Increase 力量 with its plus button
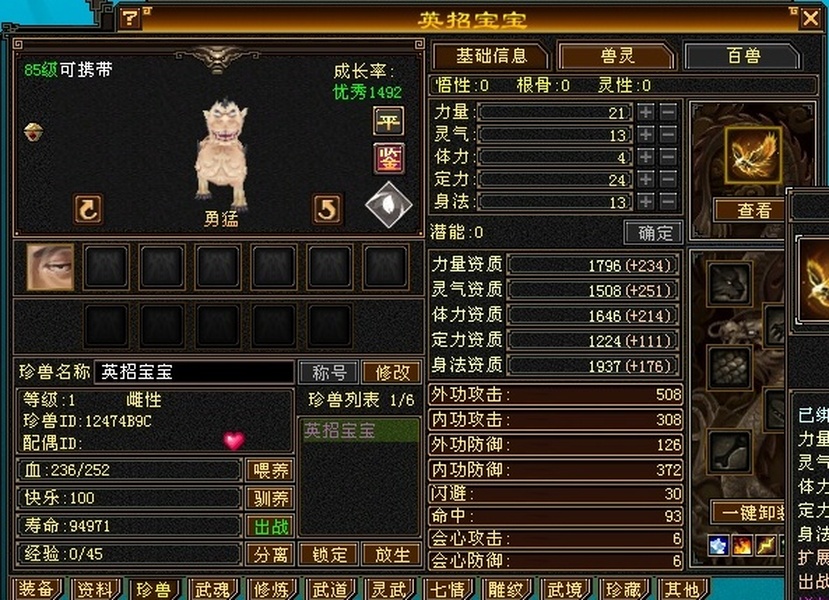829x600 pixels. [x=646, y=112]
